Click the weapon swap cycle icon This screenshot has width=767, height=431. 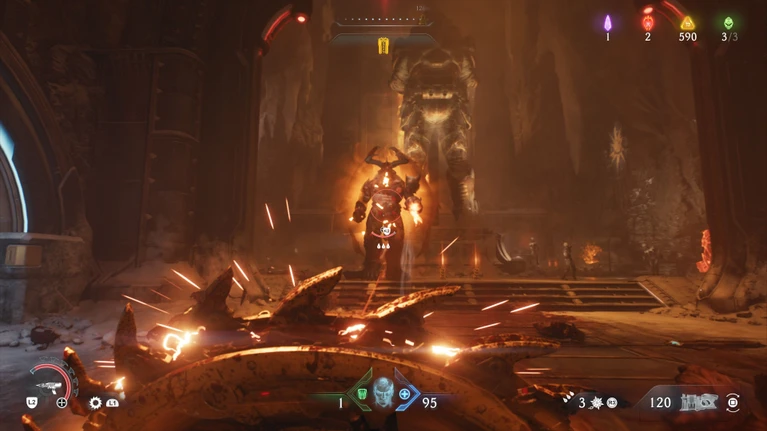click(x=735, y=402)
